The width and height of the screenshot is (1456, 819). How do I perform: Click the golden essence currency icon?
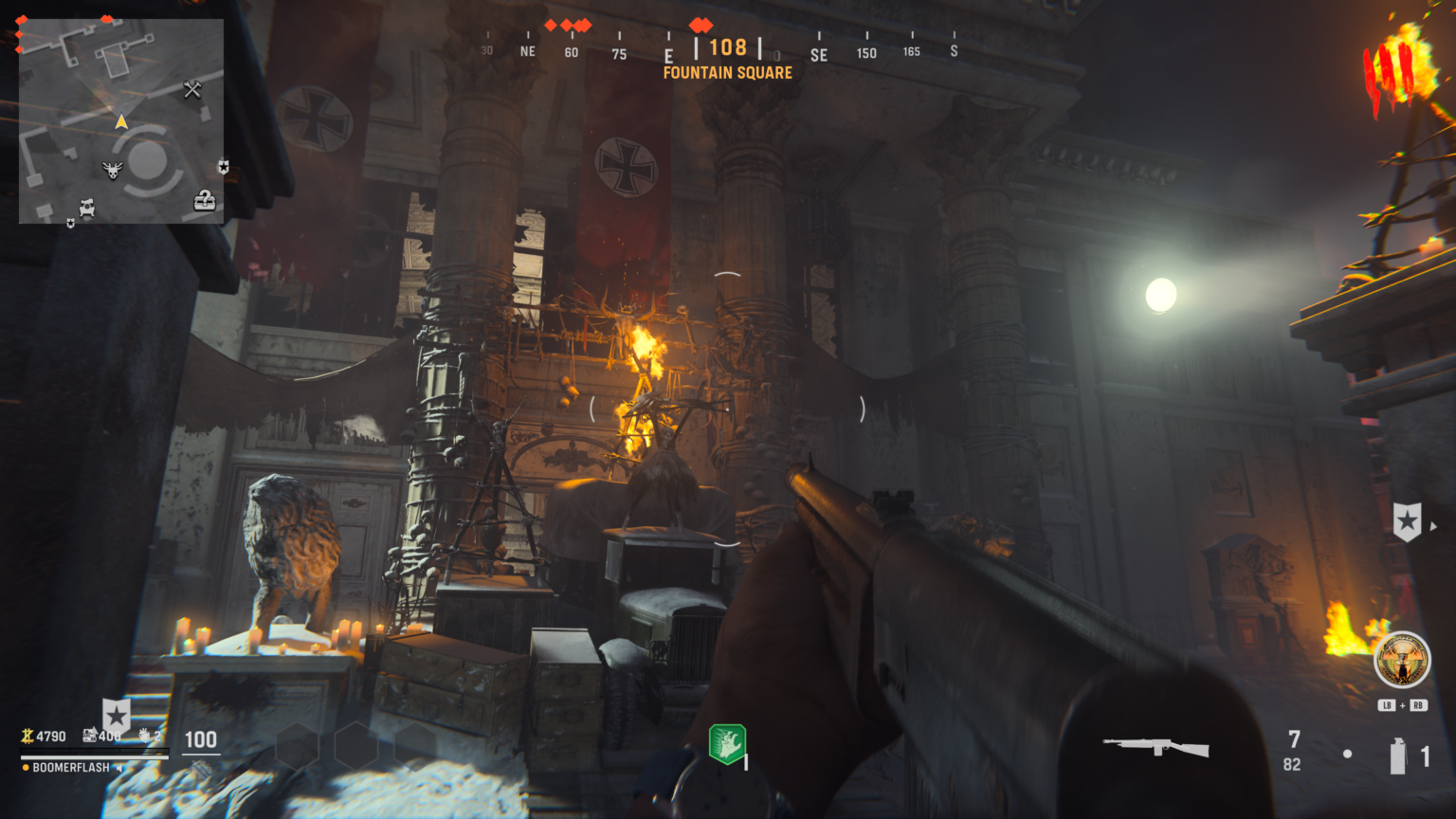(28, 736)
